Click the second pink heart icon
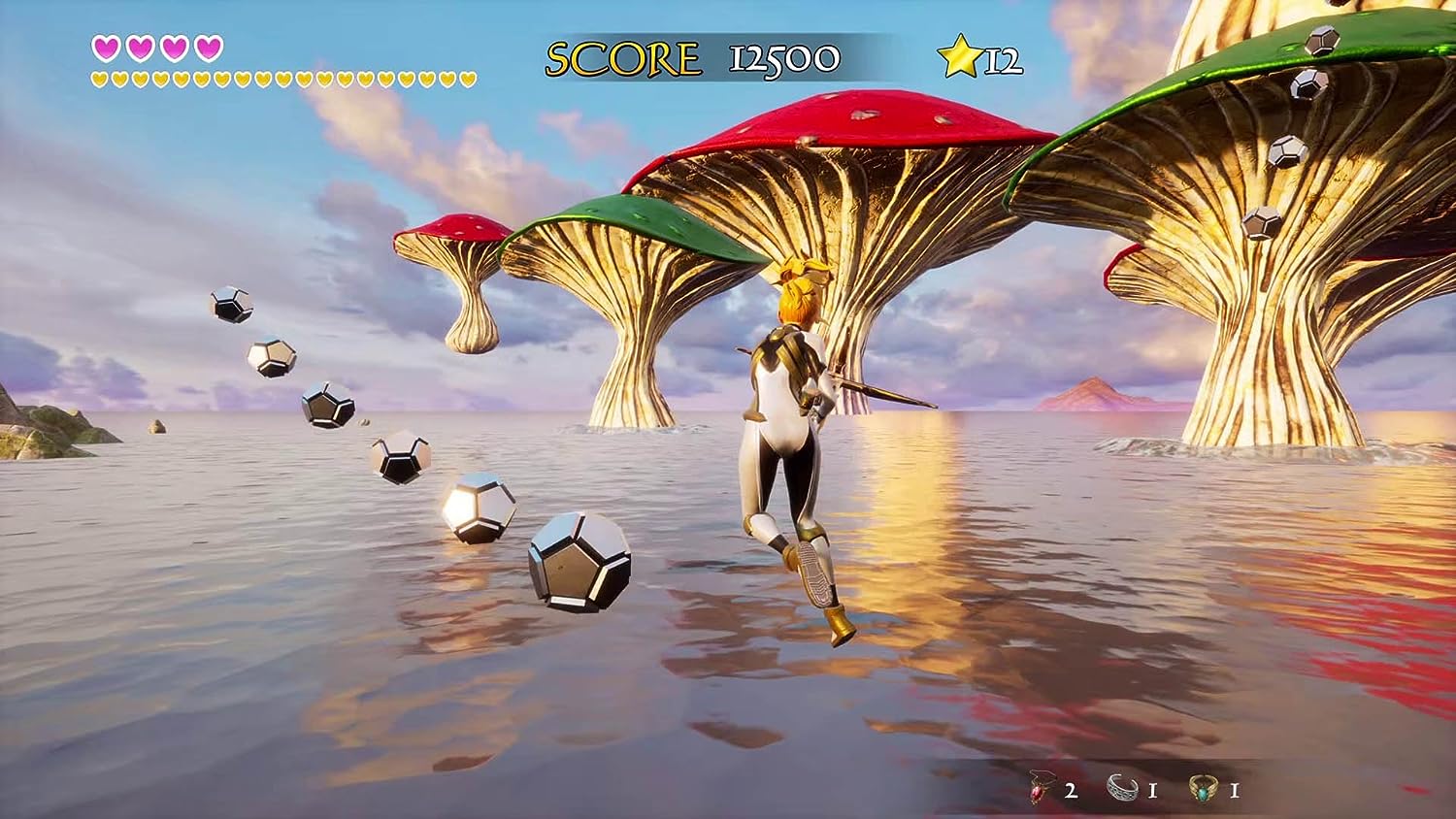 pos(140,46)
